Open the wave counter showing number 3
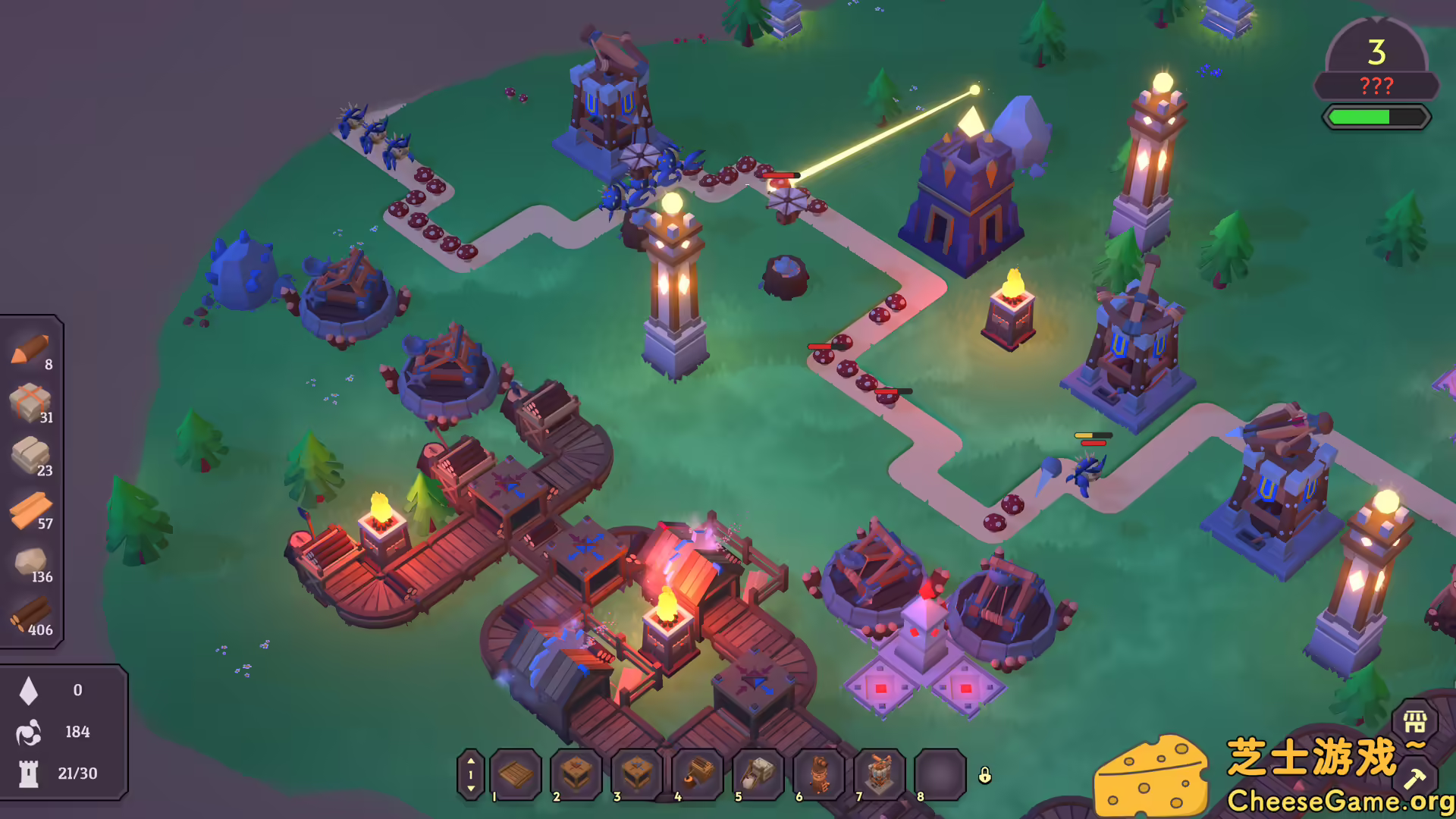Viewport: 1456px width, 819px height. click(x=1376, y=52)
